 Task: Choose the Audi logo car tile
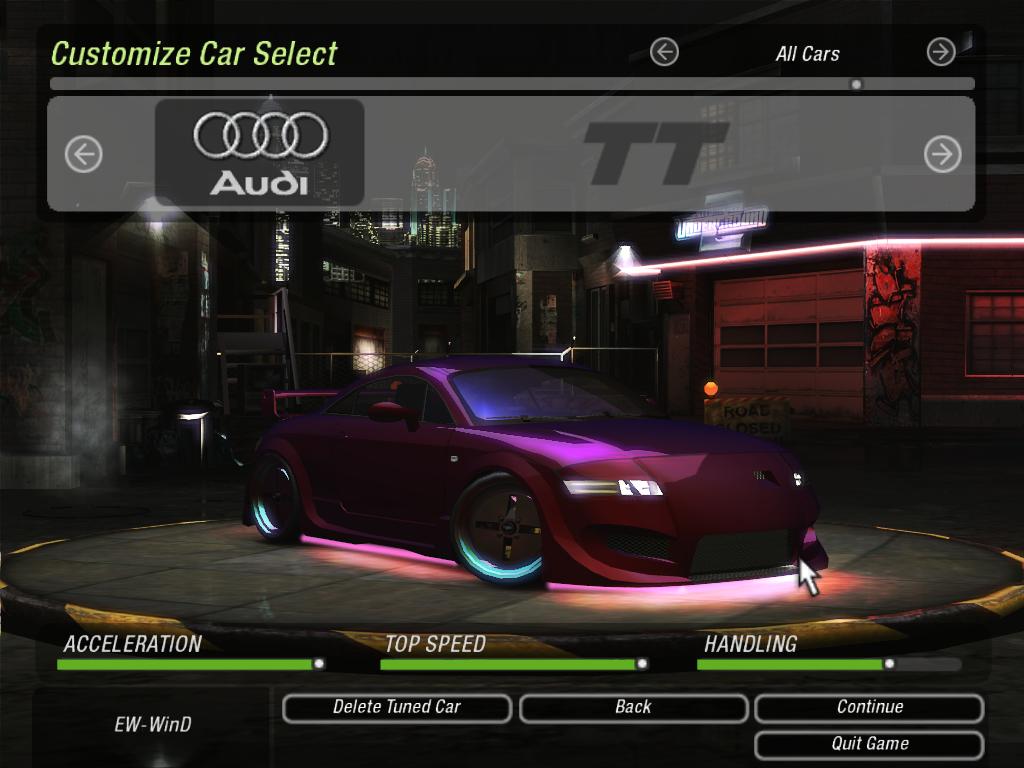tap(260, 153)
